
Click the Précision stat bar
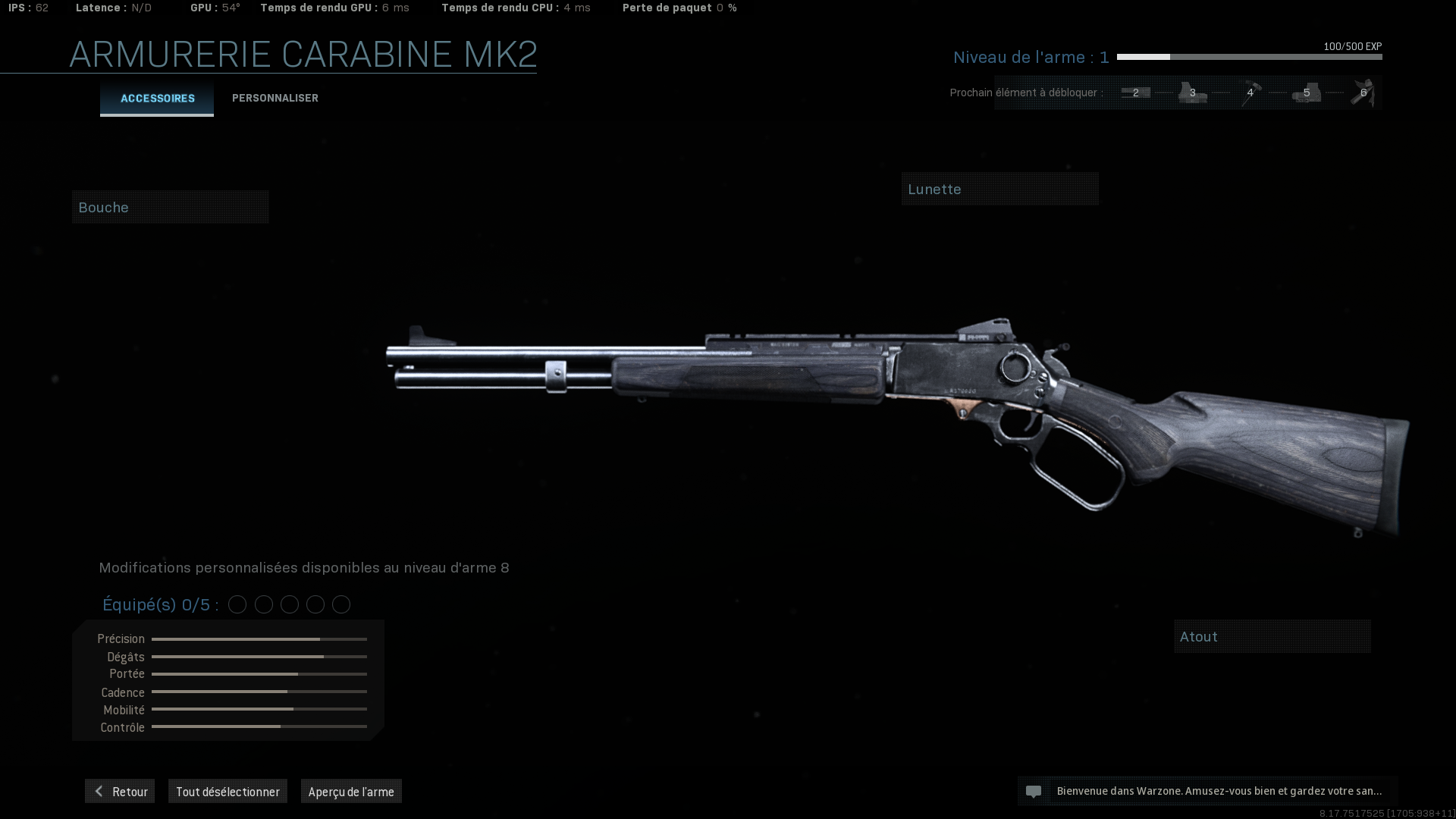(259, 639)
